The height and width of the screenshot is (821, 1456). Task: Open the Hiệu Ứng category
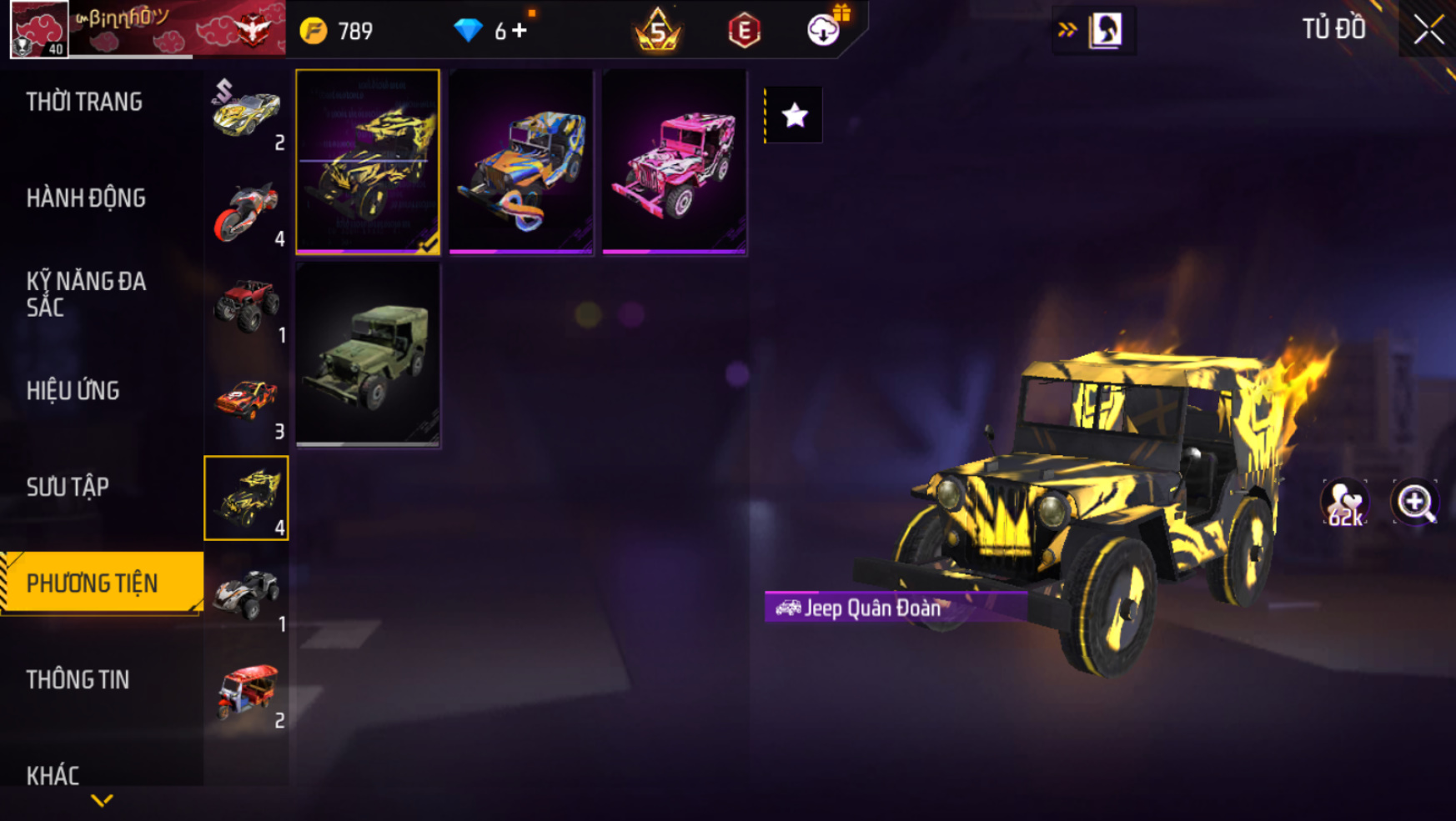click(x=73, y=390)
